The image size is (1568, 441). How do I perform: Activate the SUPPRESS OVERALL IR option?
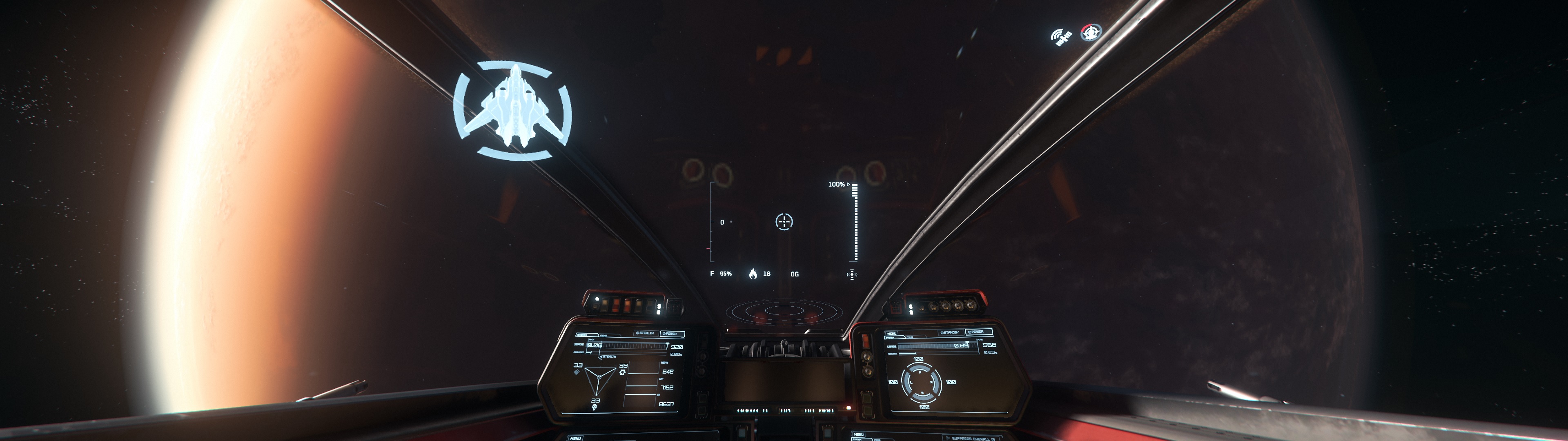click(974, 438)
